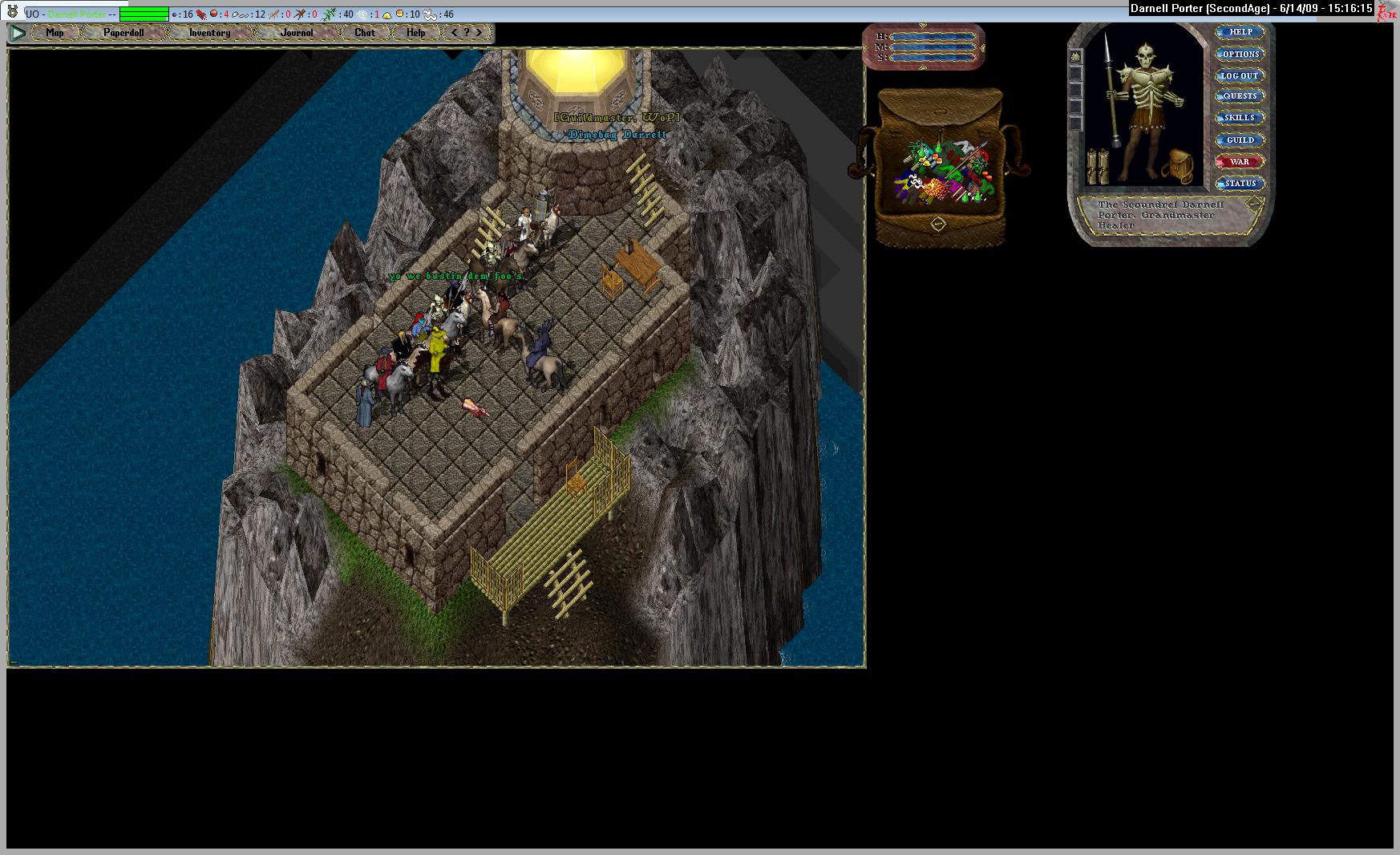
Task: Select the orange glowing item in the backpack
Action: coord(935,189)
